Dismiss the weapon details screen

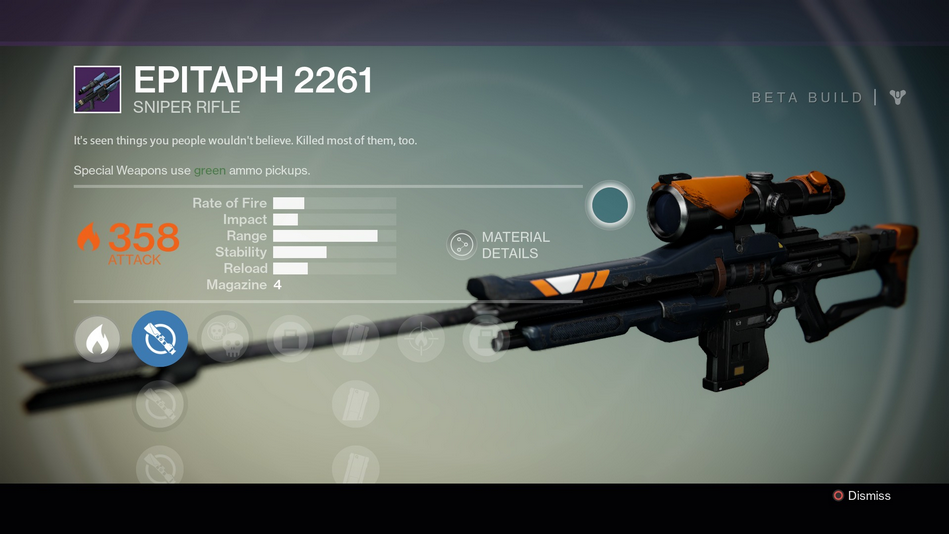pyautogui.click(x=860, y=496)
